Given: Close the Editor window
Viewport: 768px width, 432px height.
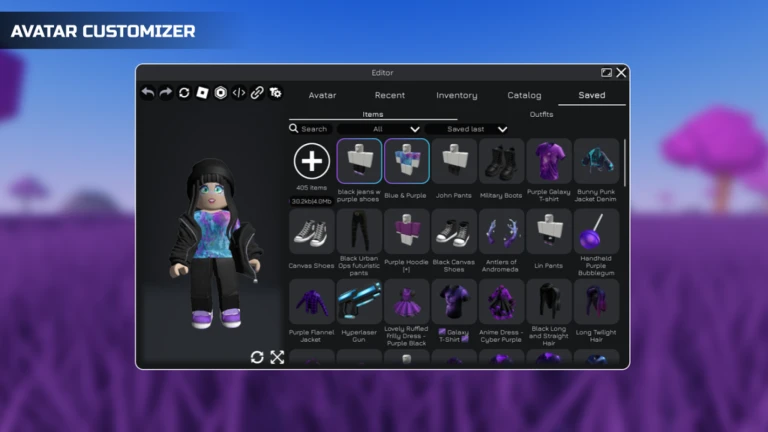Looking at the screenshot, I should point(622,72).
